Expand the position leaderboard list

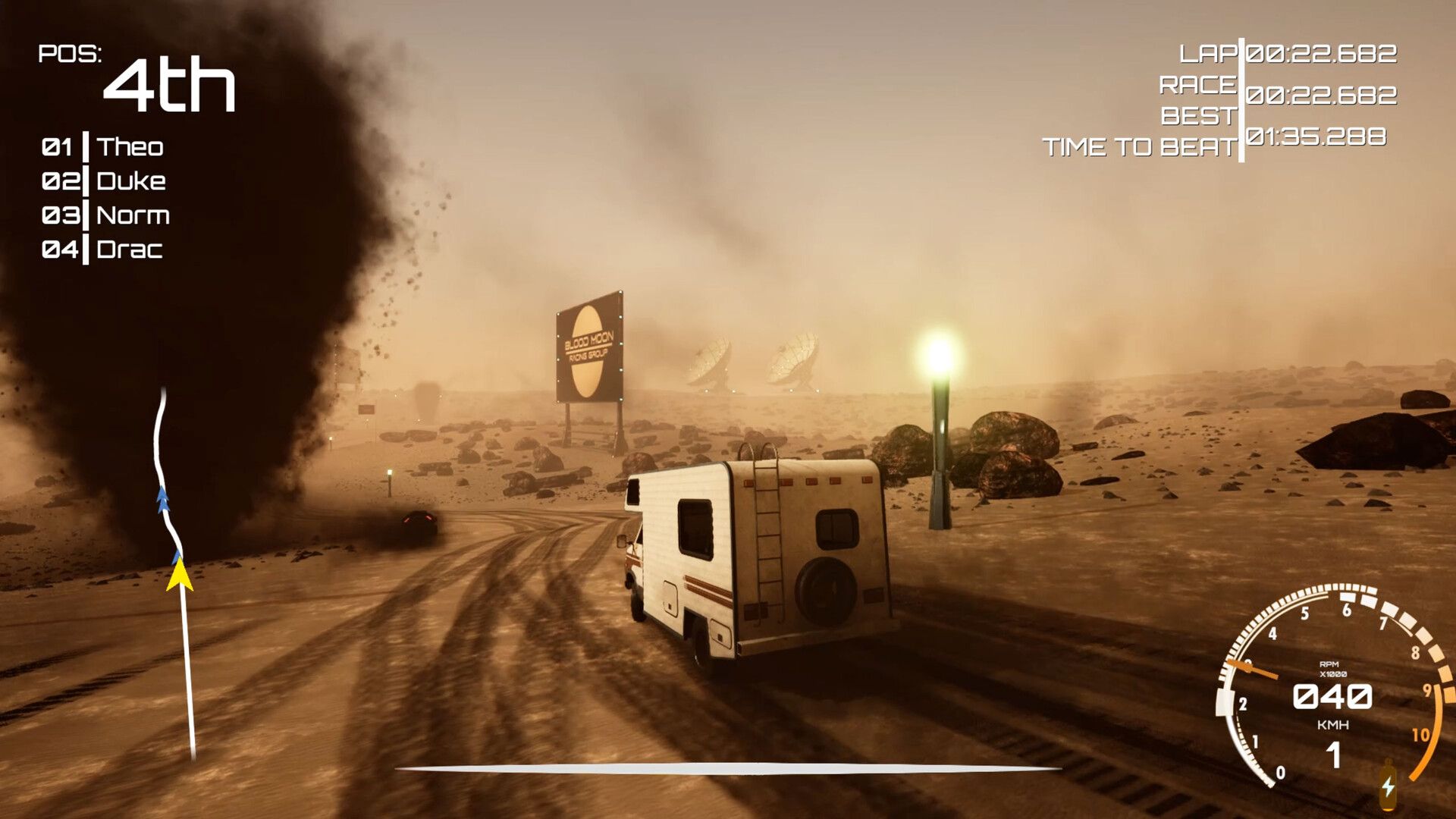pyautogui.click(x=106, y=197)
